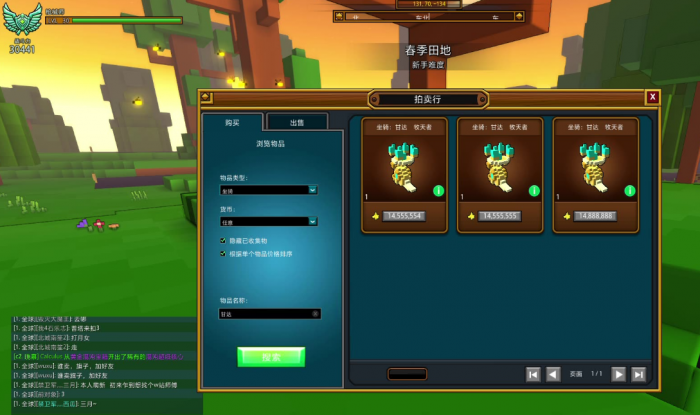Screen dimensions: 700x415
Task: Open the 货币 currency dropdown
Action: (x=269, y=221)
